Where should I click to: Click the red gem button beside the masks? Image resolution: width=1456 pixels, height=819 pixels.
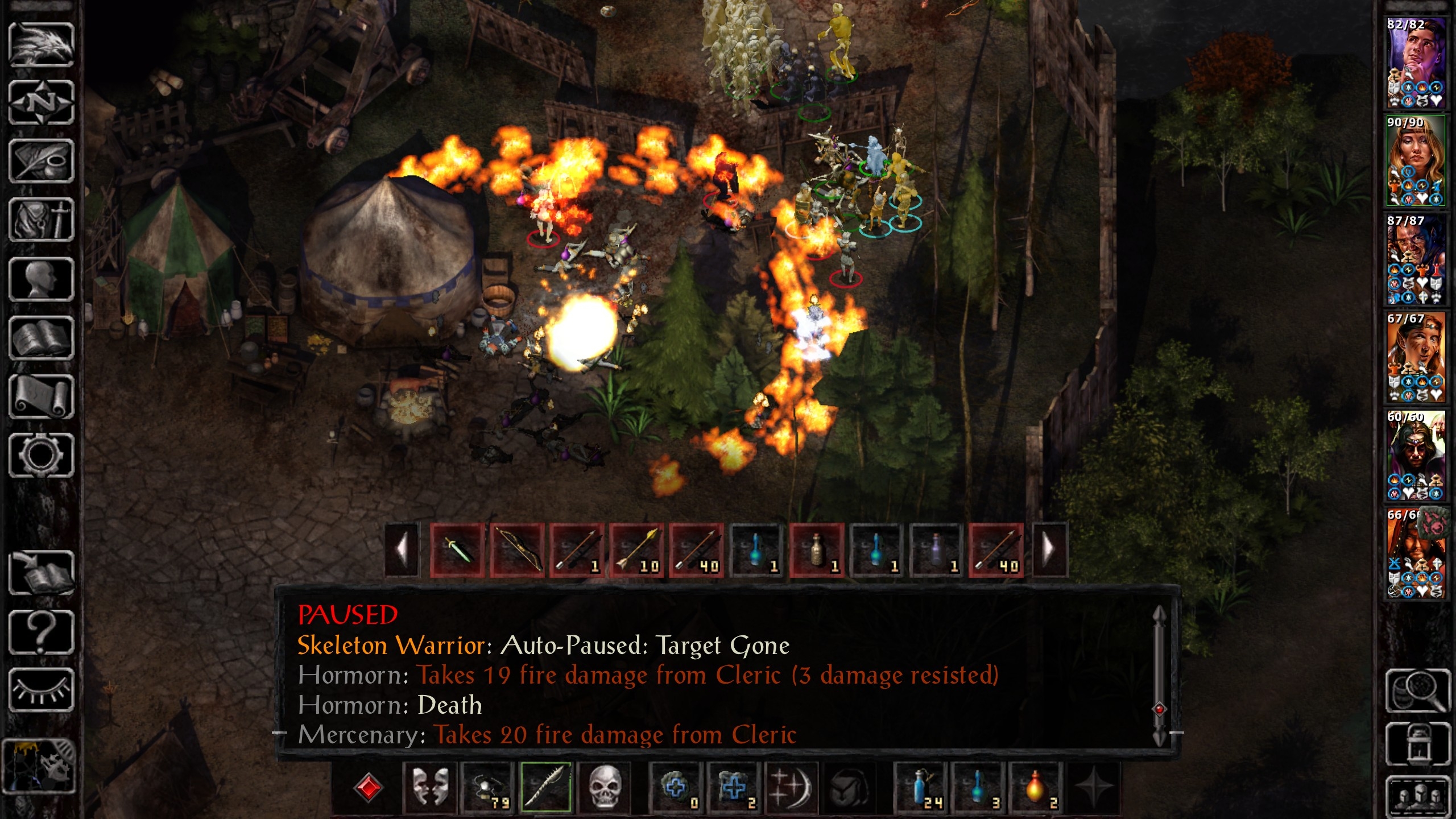pos(368,788)
